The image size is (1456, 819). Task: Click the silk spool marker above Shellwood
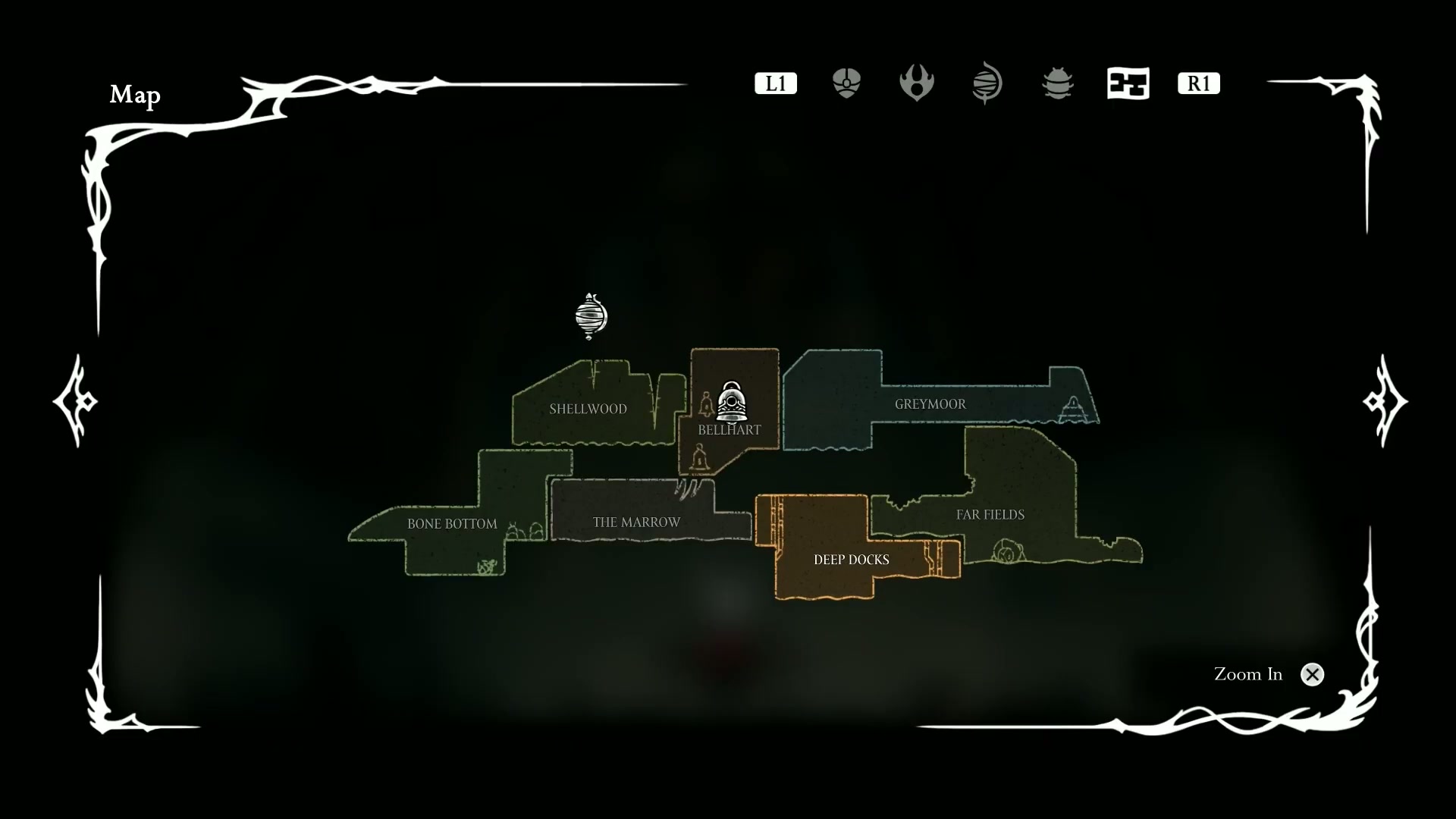click(x=591, y=315)
